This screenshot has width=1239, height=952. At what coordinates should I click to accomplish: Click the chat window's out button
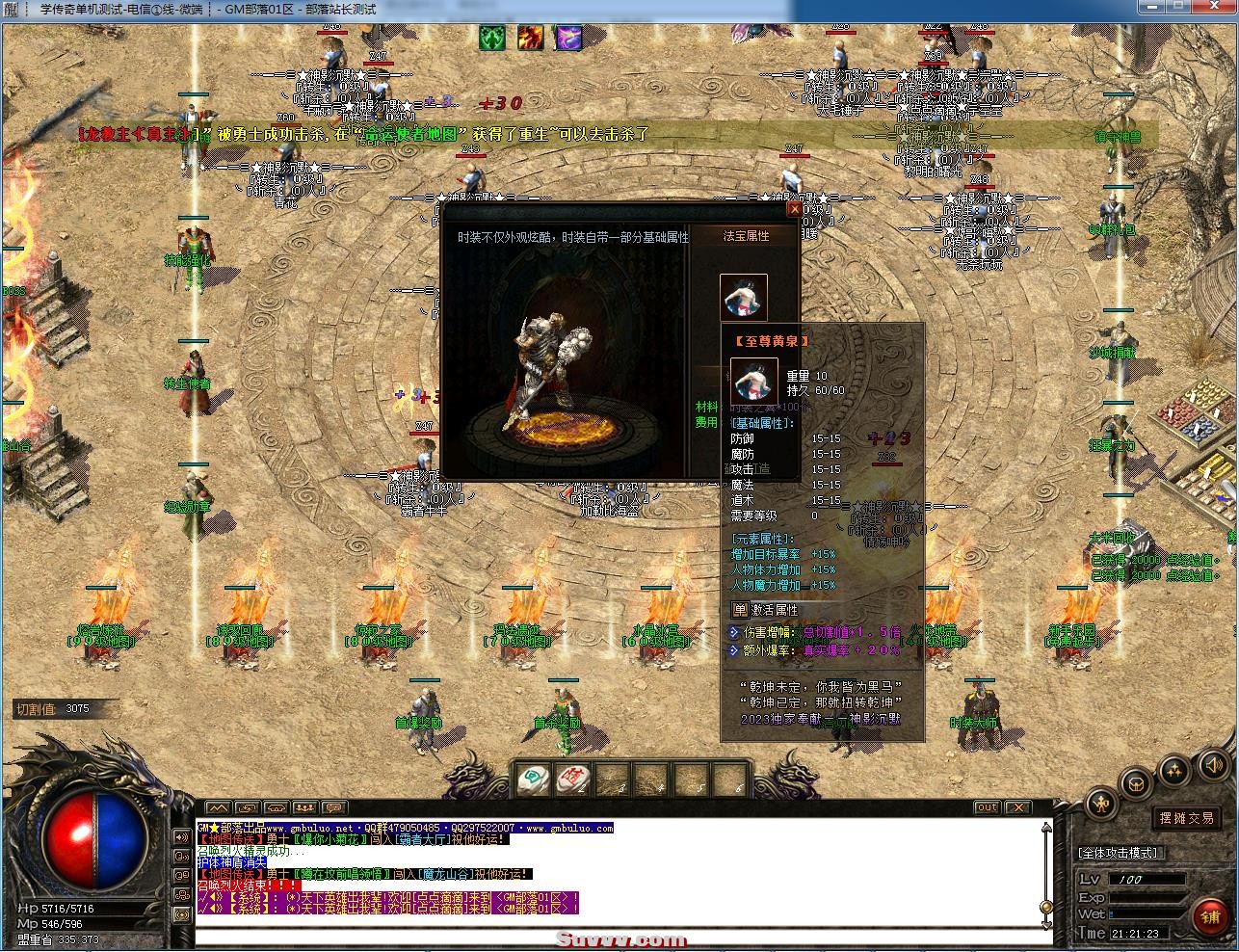click(987, 807)
